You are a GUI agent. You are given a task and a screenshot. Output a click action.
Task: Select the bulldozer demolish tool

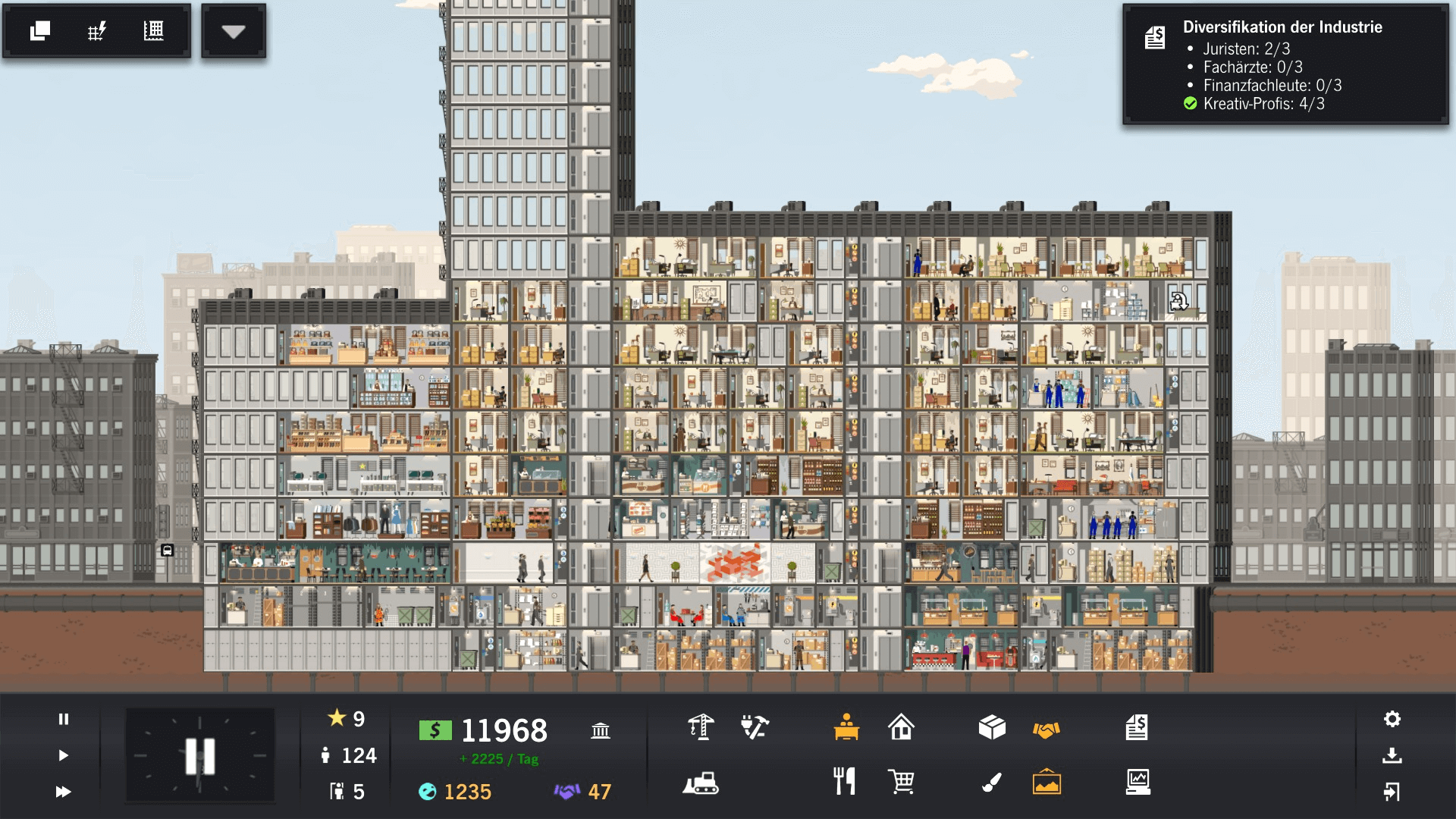click(701, 783)
